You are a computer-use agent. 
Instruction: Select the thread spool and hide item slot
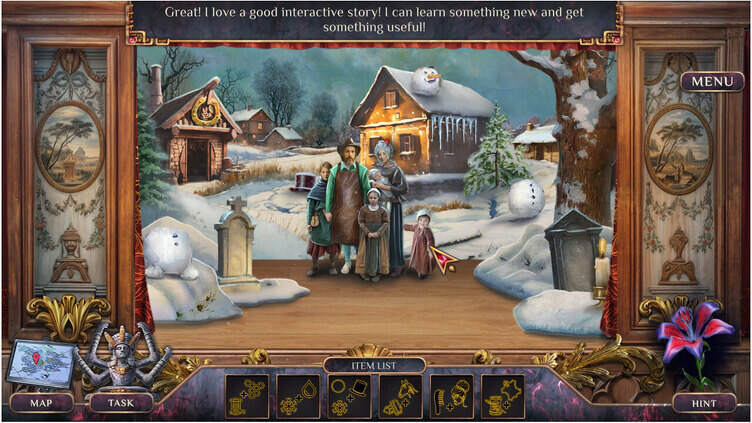pos(502,396)
